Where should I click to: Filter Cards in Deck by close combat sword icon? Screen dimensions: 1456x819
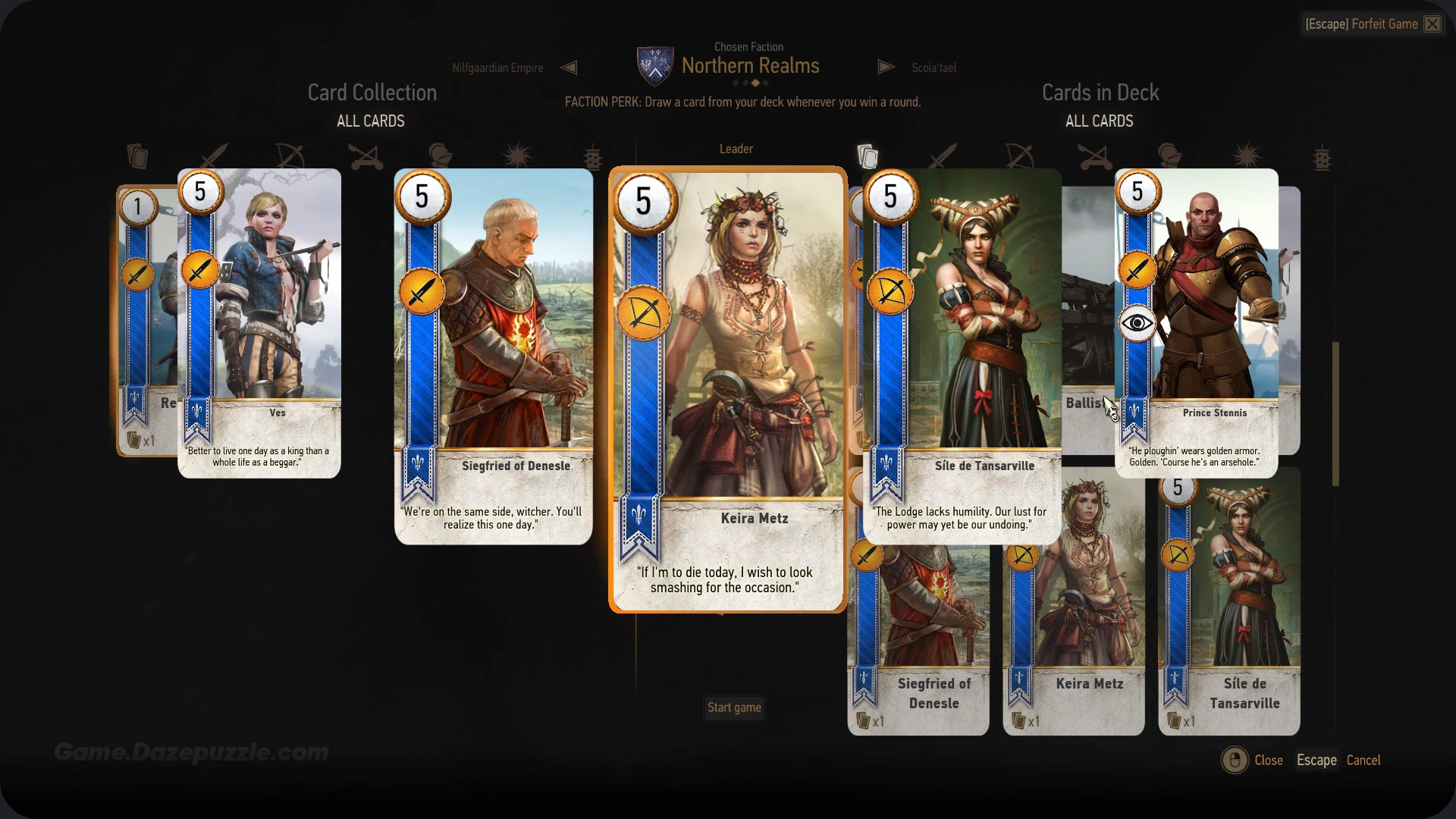click(x=942, y=155)
